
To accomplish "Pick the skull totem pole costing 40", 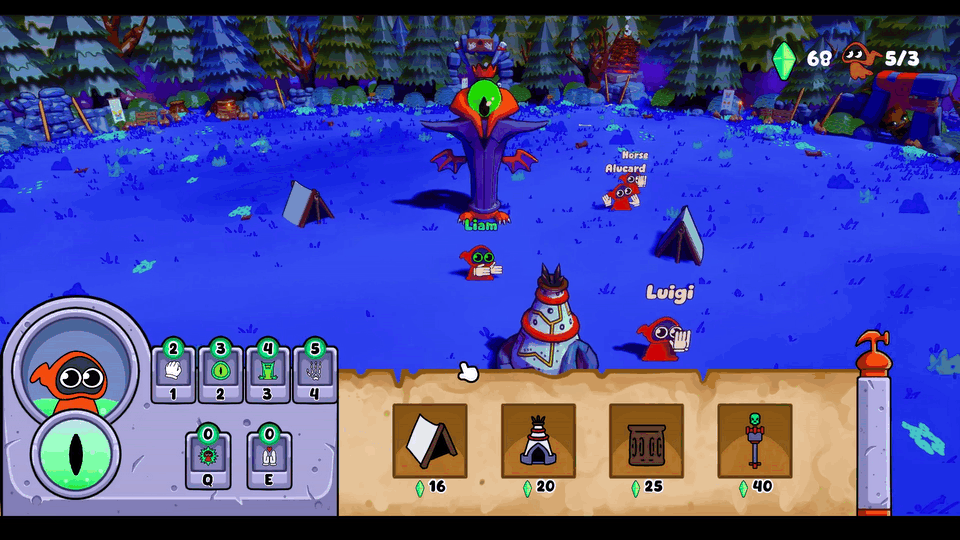I will (754, 440).
